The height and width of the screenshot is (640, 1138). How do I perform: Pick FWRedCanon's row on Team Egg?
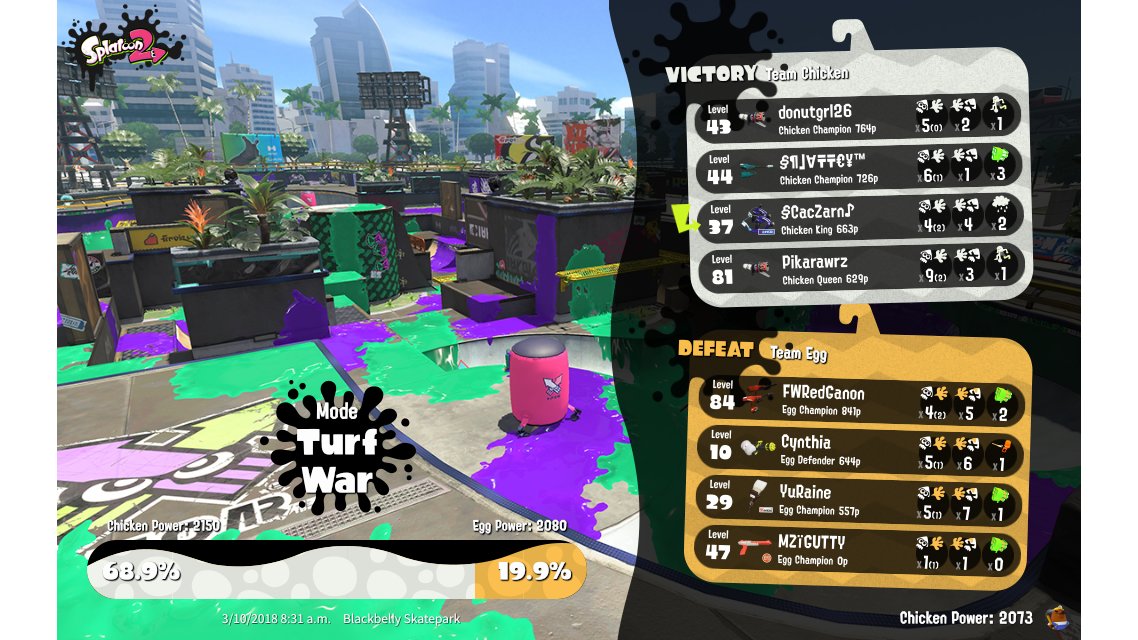point(860,400)
